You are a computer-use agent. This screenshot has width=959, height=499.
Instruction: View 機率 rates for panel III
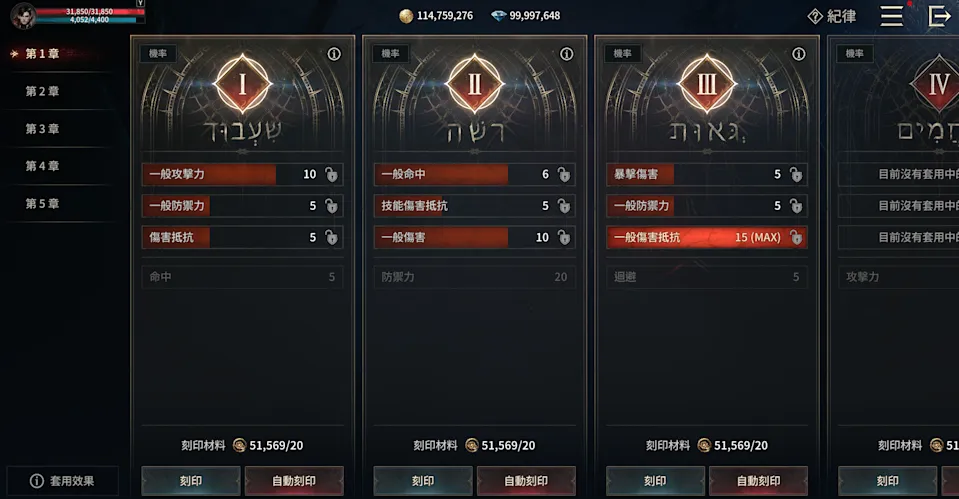click(x=623, y=54)
